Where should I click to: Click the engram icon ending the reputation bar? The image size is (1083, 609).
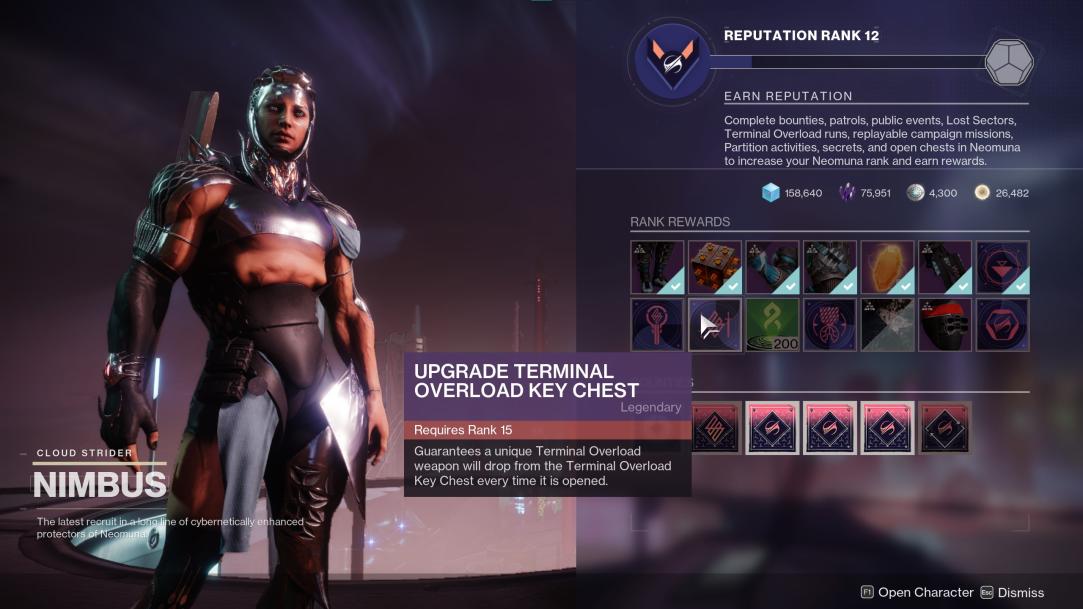pyautogui.click(x=1008, y=62)
